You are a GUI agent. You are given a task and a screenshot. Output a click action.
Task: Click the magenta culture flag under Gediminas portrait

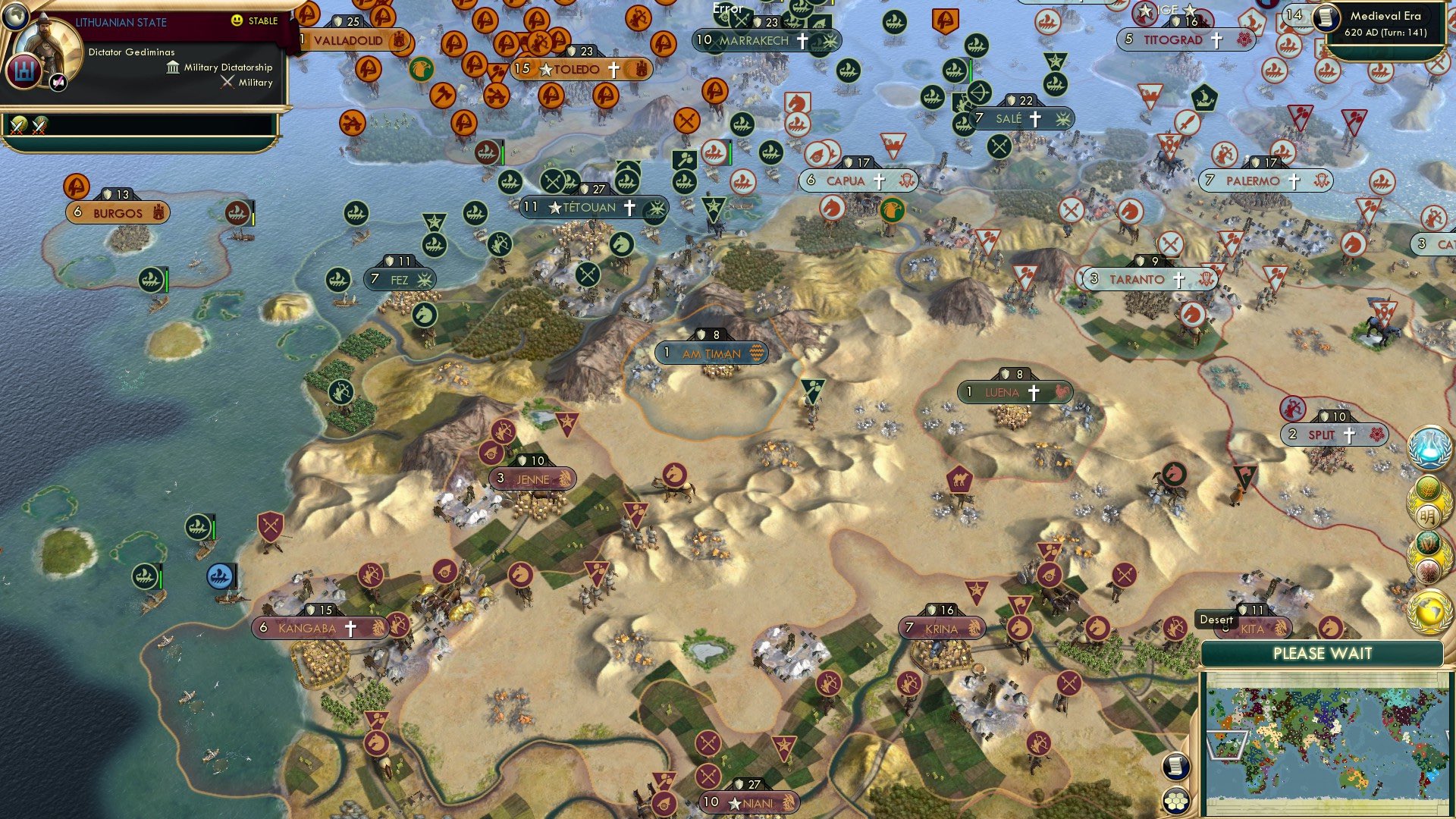click(x=58, y=83)
